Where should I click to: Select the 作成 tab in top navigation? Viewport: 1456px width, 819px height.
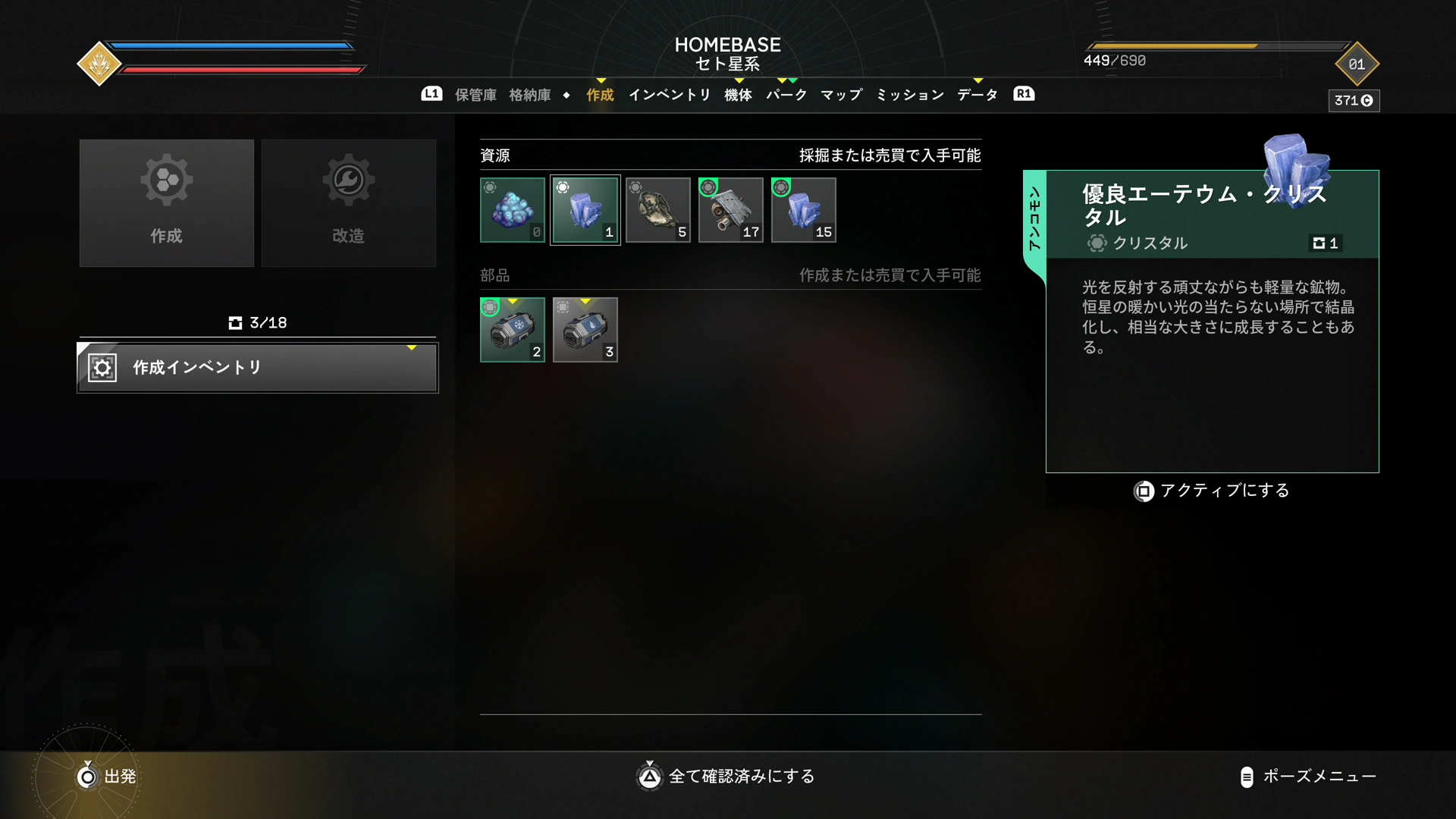(600, 95)
